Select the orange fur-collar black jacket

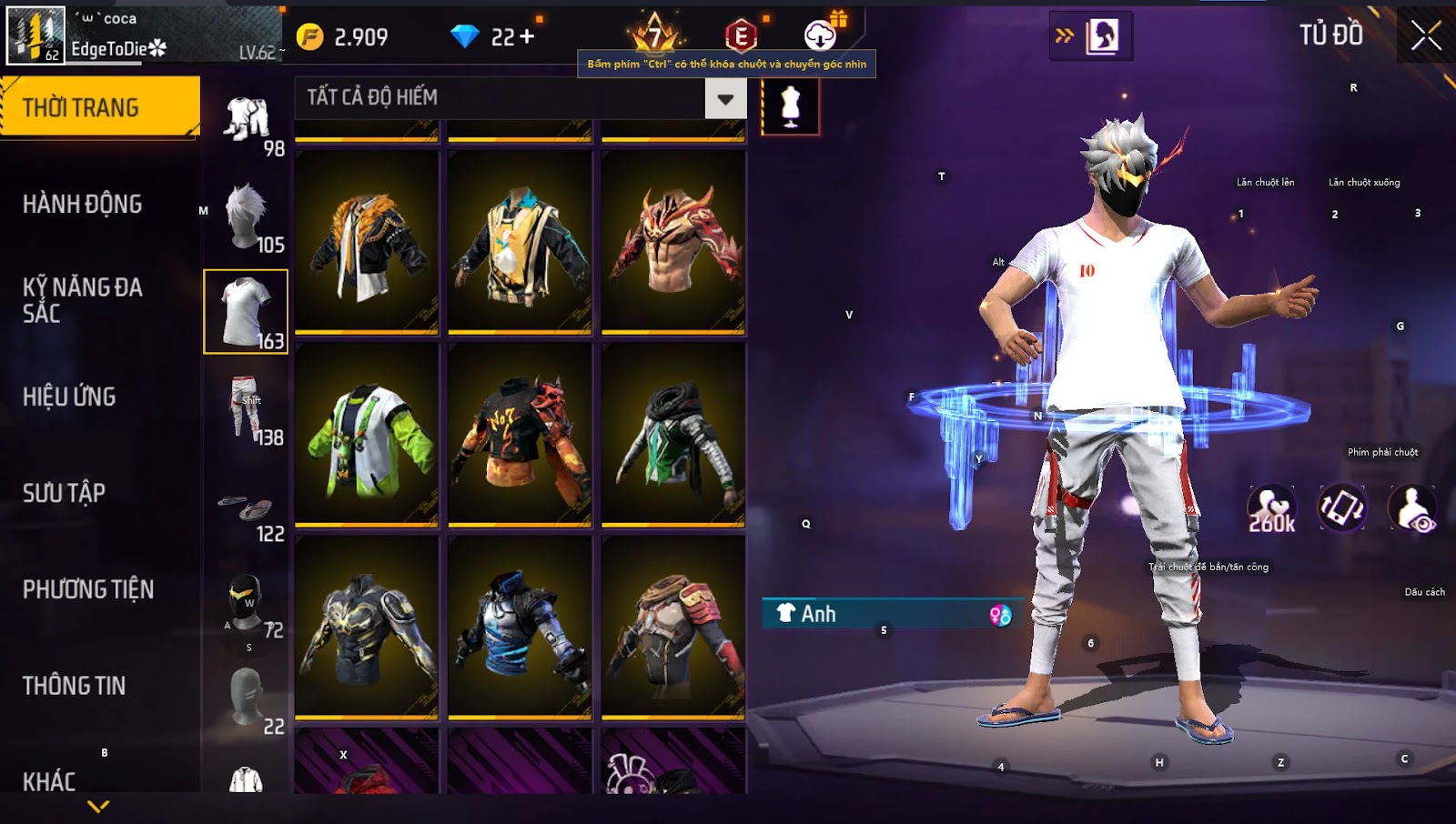click(x=367, y=242)
